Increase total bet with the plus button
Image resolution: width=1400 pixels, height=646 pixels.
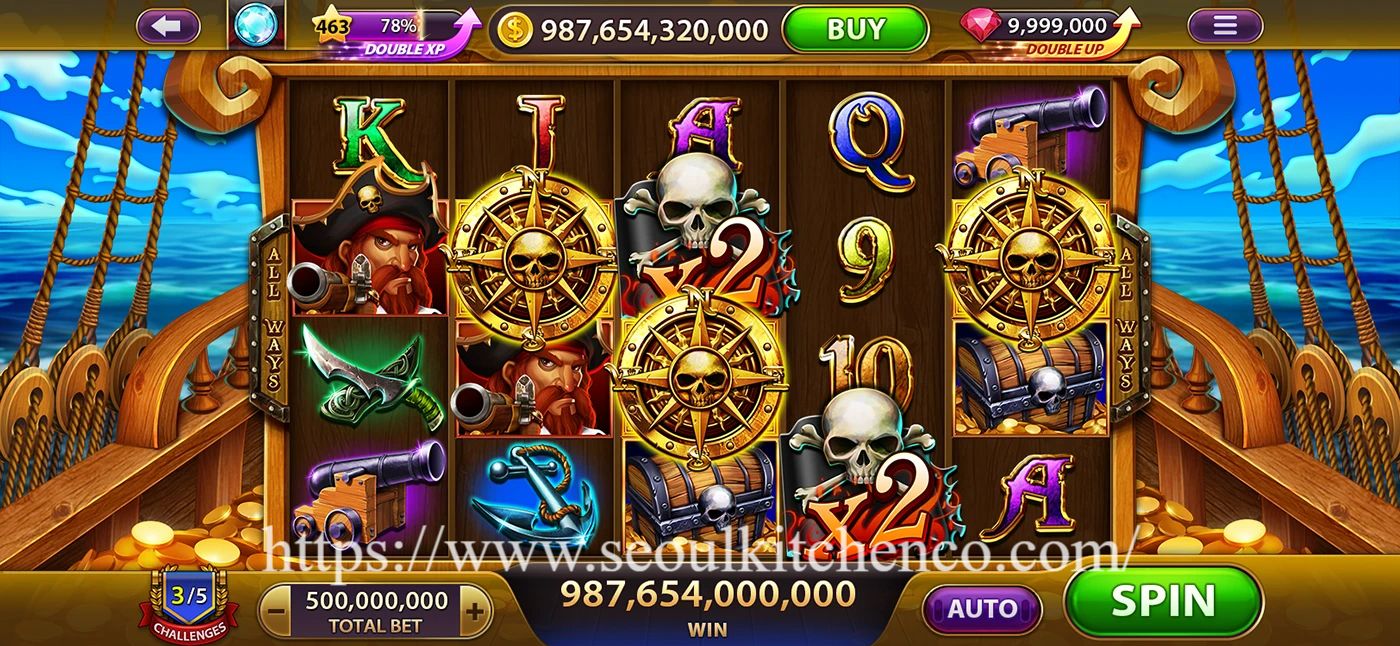pyautogui.click(x=475, y=611)
